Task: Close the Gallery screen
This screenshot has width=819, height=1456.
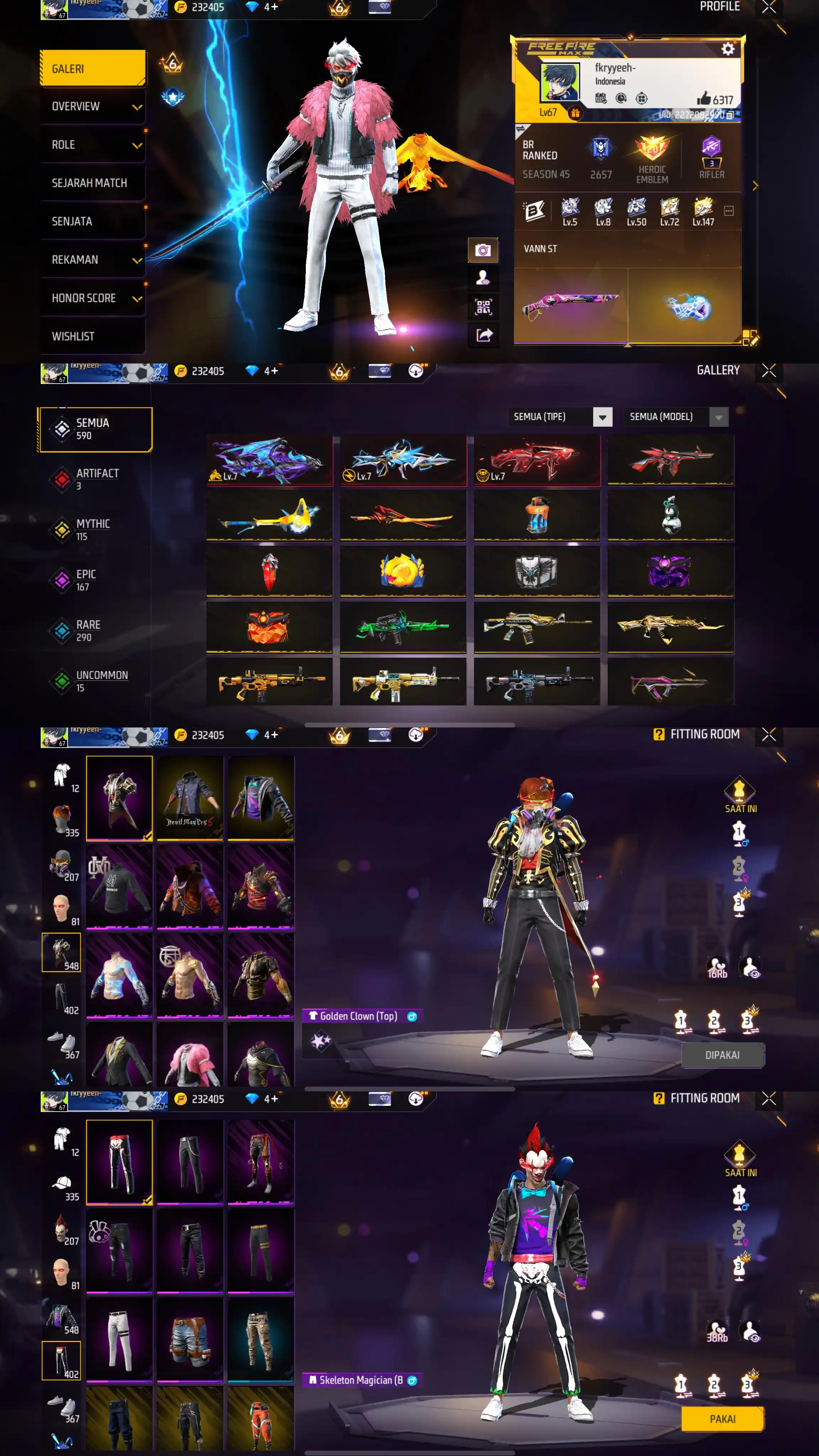Action: [x=768, y=371]
